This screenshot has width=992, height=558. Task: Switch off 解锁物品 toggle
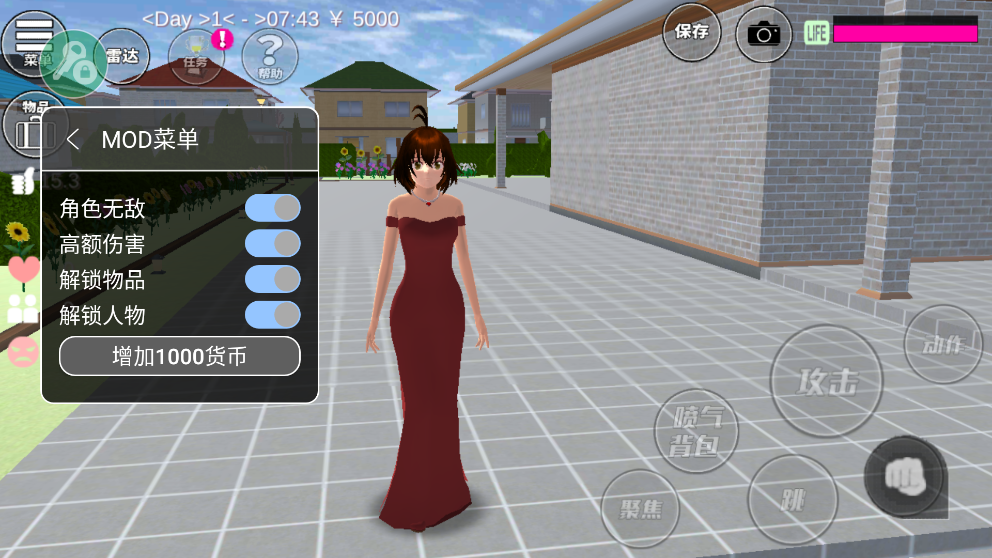point(272,279)
